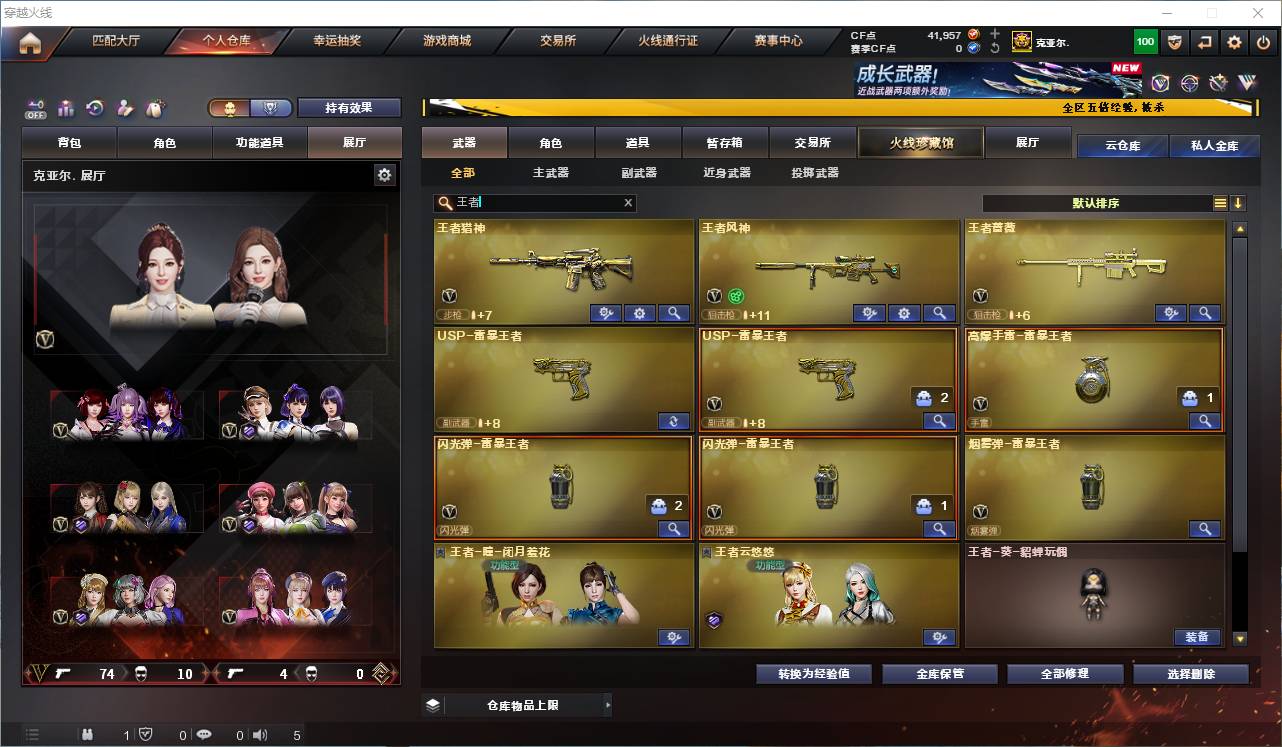The width and height of the screenshot is (1282, 747).
Task: Switch the crown/shield toggle to shield mode
Action: [271, 107]
